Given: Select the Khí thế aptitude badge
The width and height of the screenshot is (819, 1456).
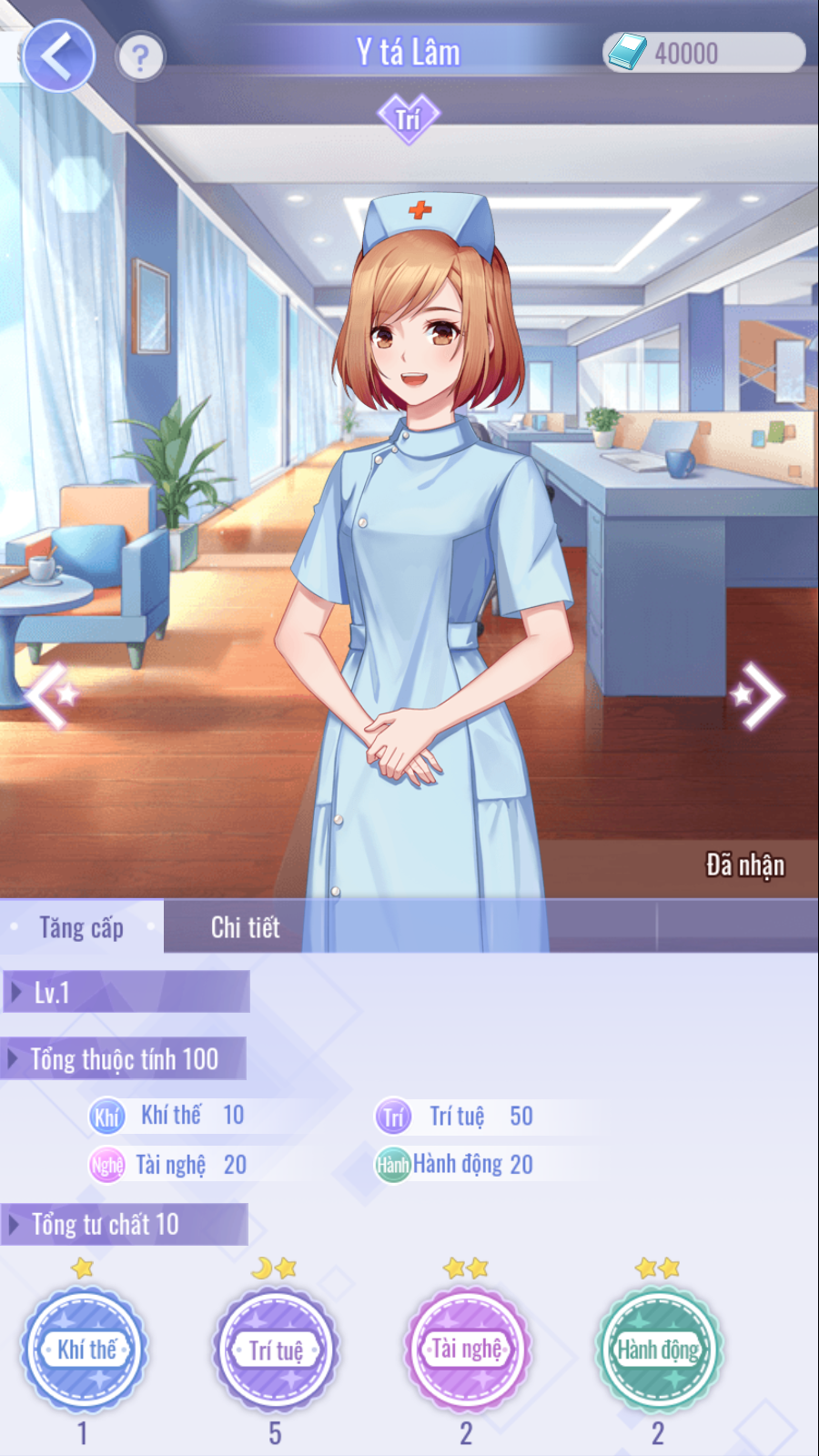Looking at the screenshot, I should (86, 1349).
